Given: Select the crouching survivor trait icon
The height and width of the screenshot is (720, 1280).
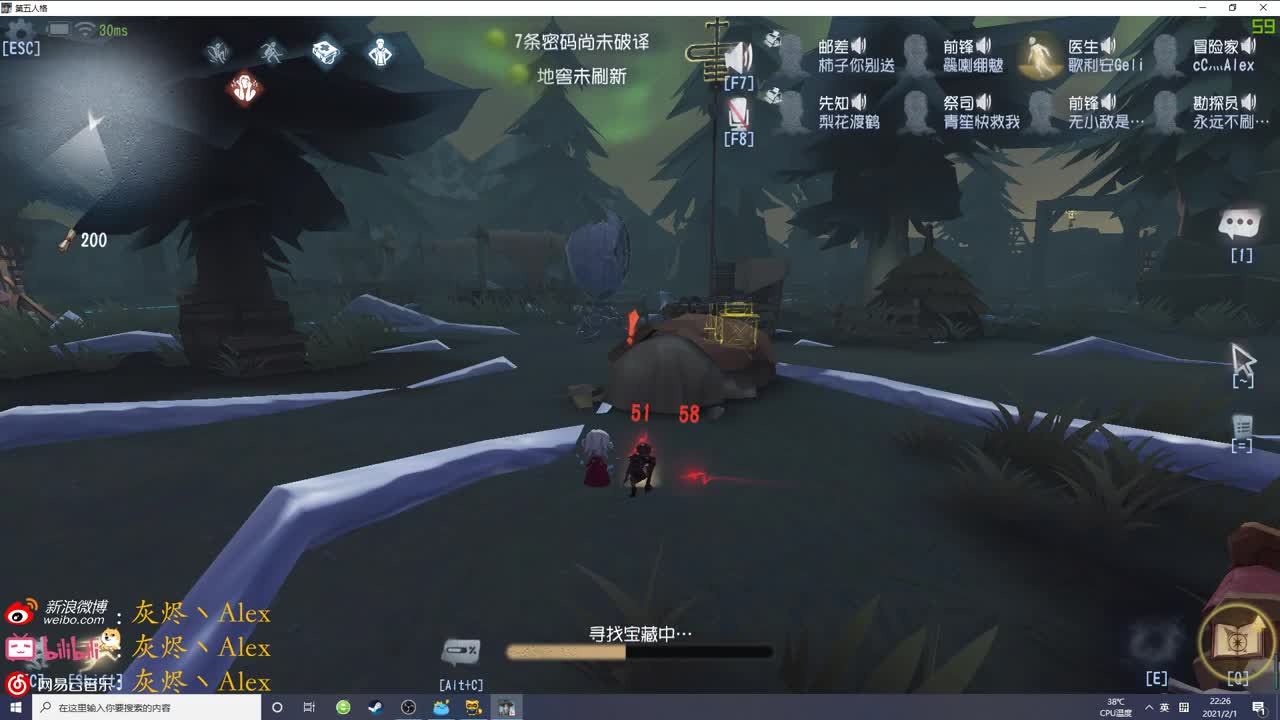Looking at the screenshot, I should pyautogui.click(x=220, y=52).
